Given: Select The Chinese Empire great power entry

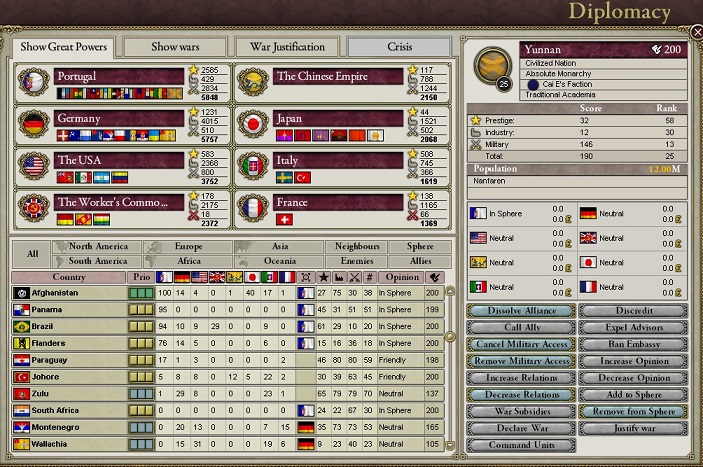Looking at the screenshot, I should pos(338,76).
